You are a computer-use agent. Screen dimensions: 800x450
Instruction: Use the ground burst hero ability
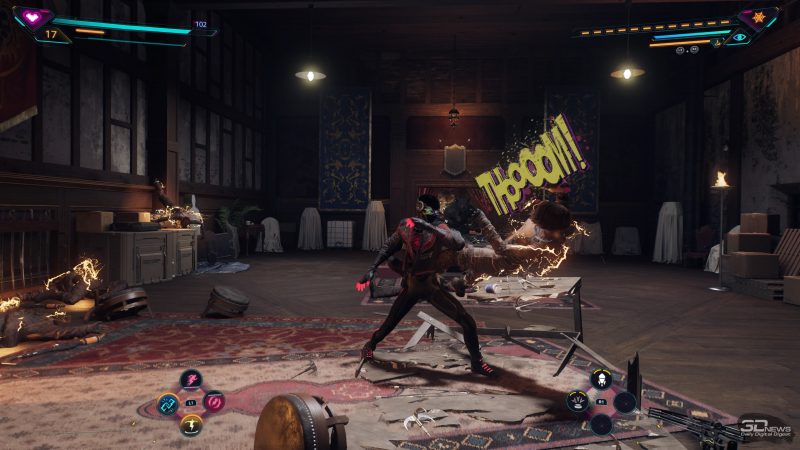click(x=578, y=402)
